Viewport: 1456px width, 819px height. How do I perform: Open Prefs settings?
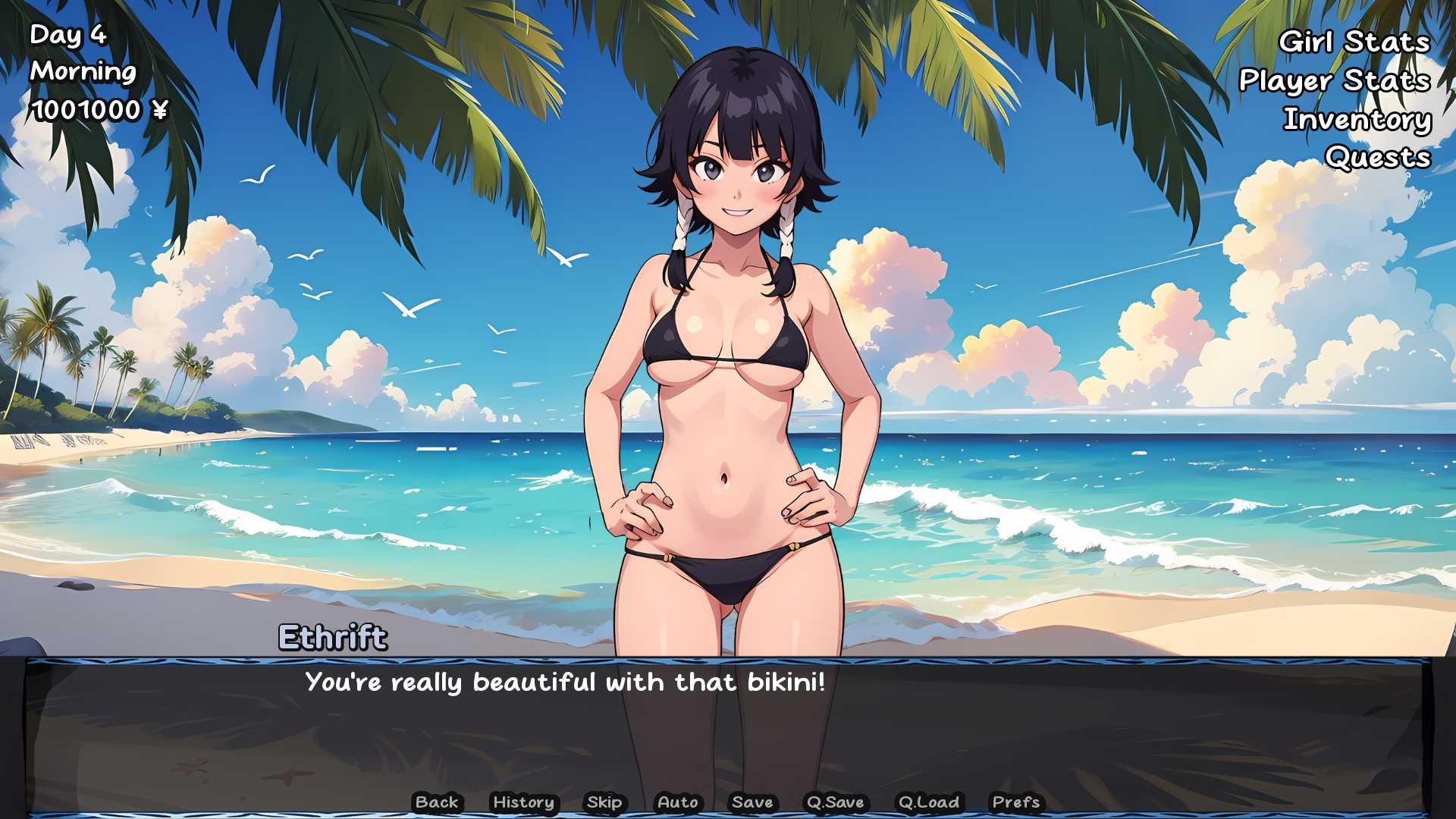pyautogui.click(x=1015, y=802)
